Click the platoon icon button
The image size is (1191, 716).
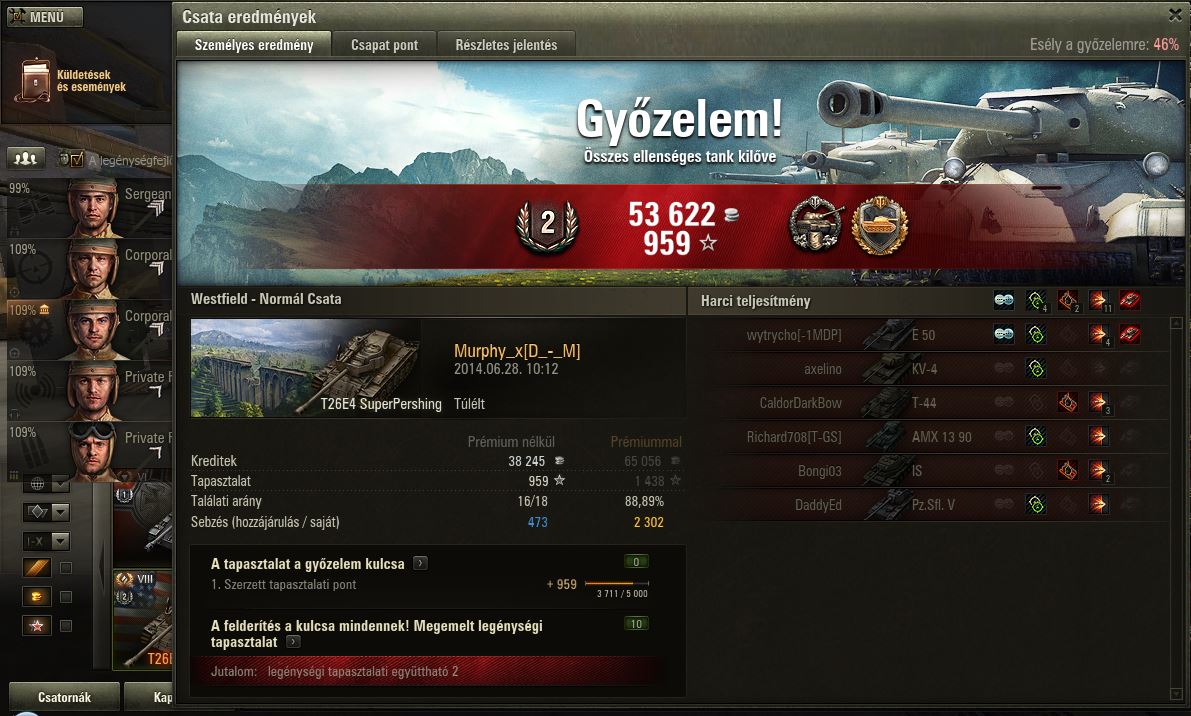click(x=27, y=158)
